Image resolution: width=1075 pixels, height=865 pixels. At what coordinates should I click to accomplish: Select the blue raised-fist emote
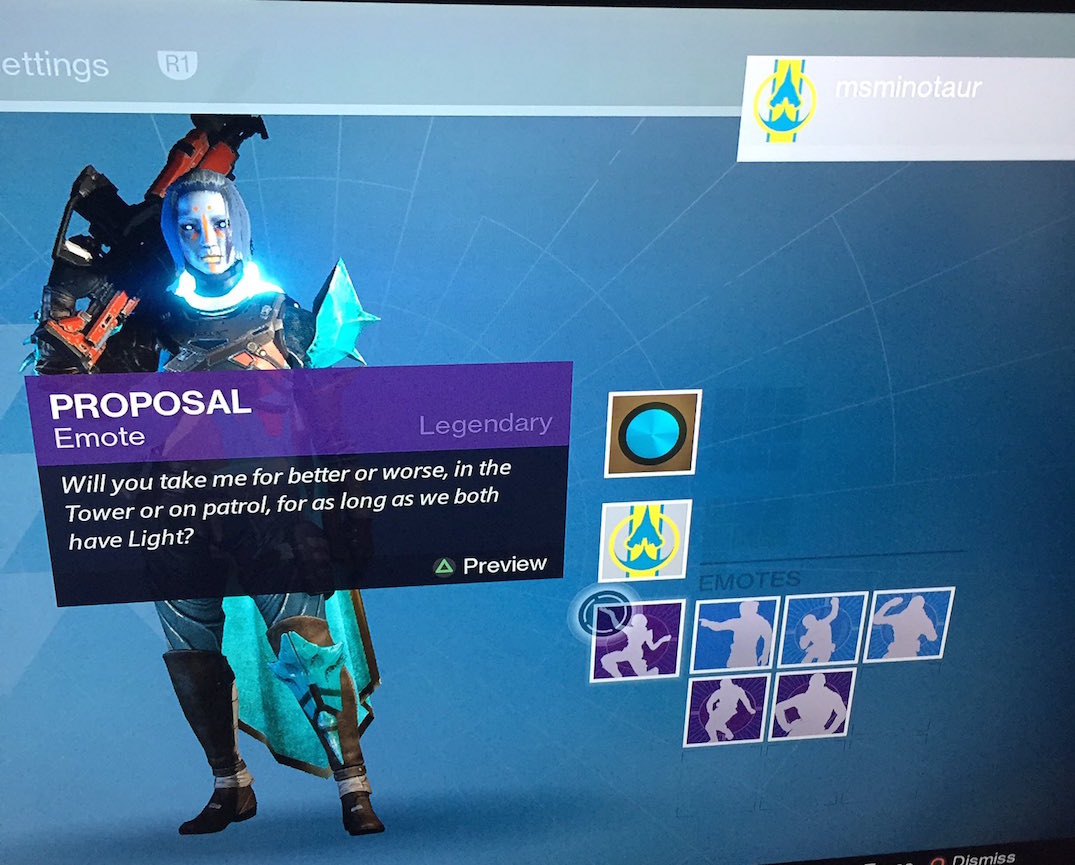pos(823,628)
